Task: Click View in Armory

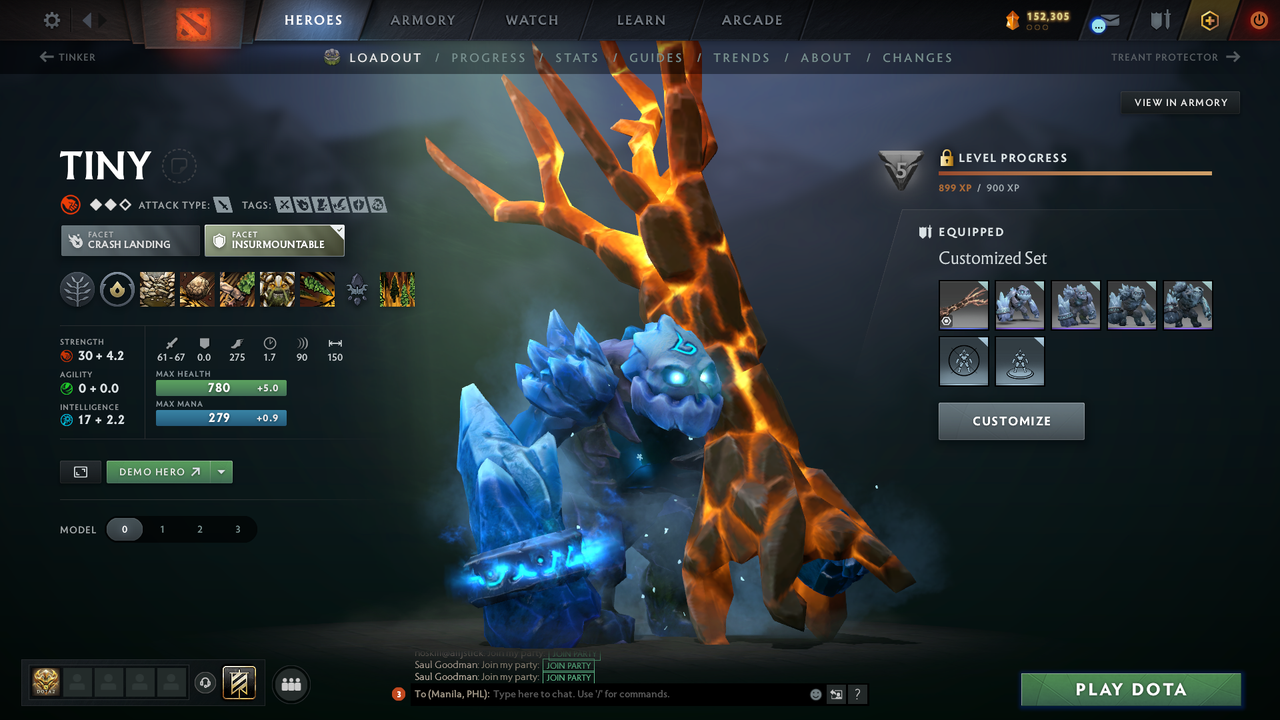Action: 1179,102
